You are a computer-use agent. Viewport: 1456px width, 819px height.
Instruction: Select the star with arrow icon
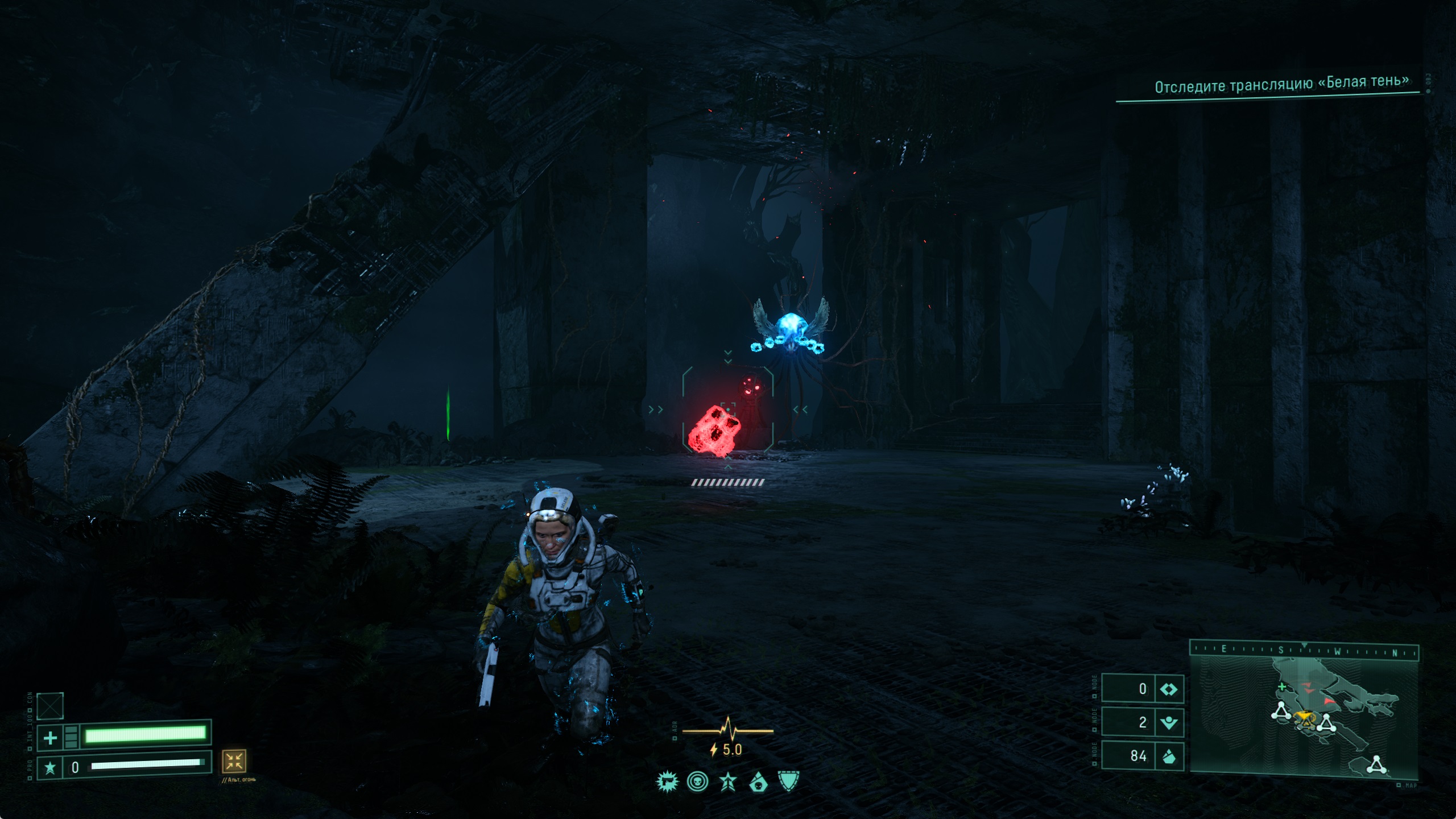click(728, 783)
